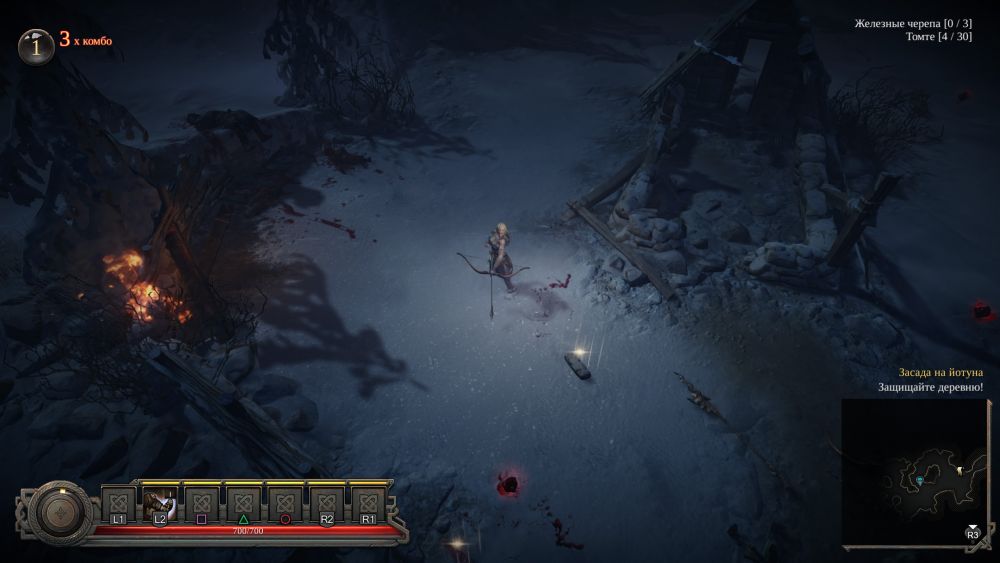This screenshot has height=563, width=1000.
Task: Click the yellow marker on the minimap
Action: (958, 469)
